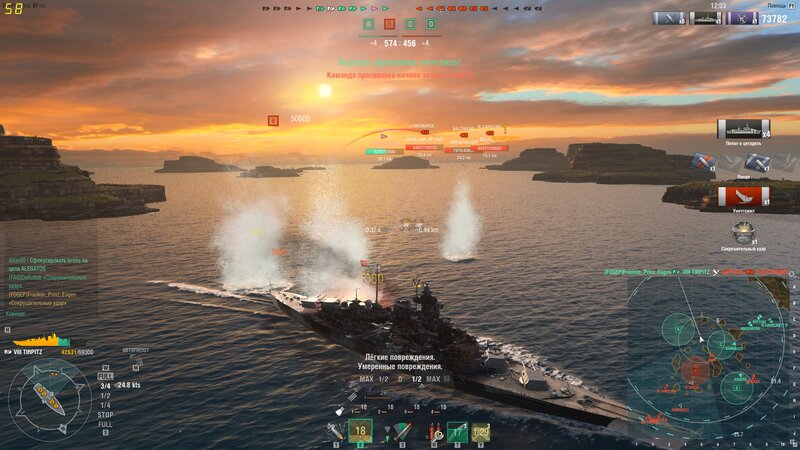Toggle the autopilot icon

[x=134, y=364]
